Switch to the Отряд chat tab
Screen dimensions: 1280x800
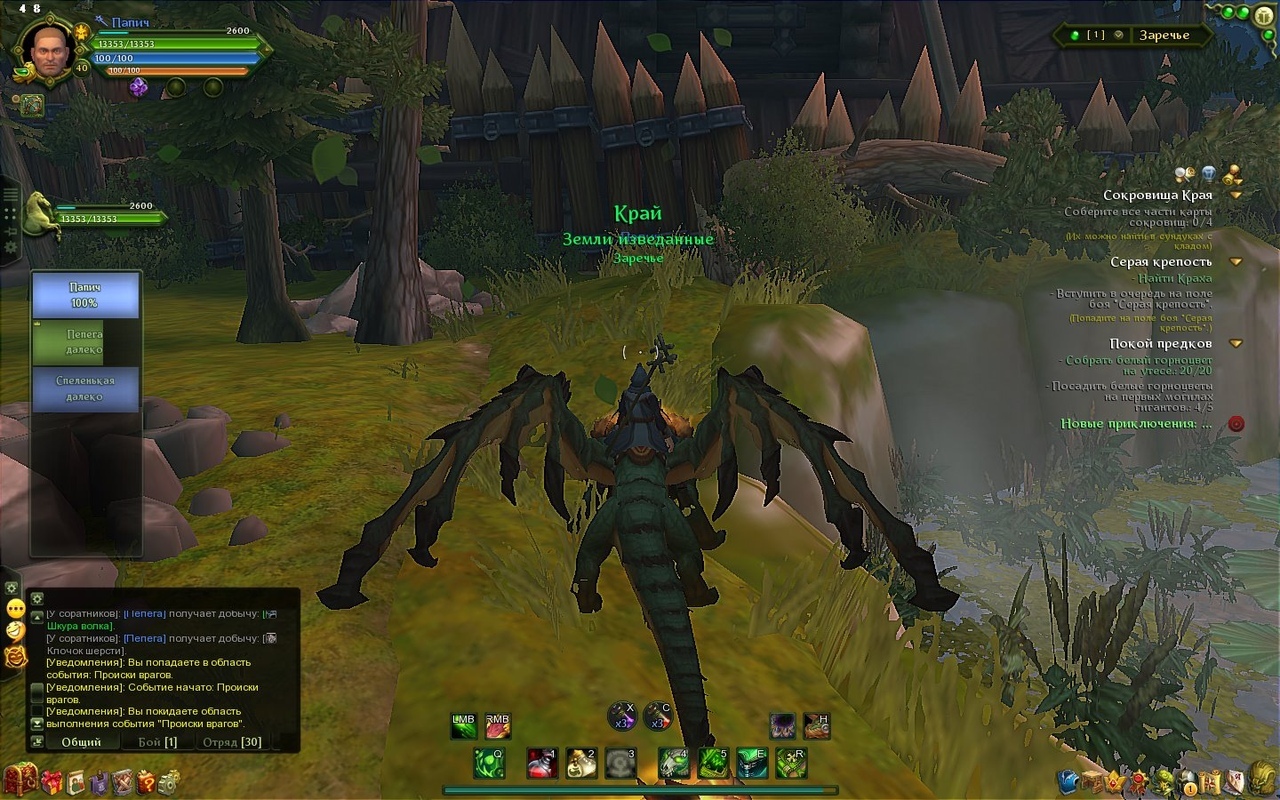pos(232,742)
